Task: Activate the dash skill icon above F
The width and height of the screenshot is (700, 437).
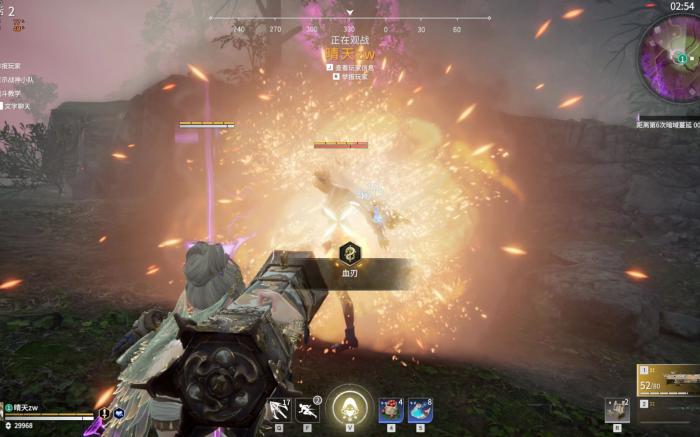Action: coord(307,409)
